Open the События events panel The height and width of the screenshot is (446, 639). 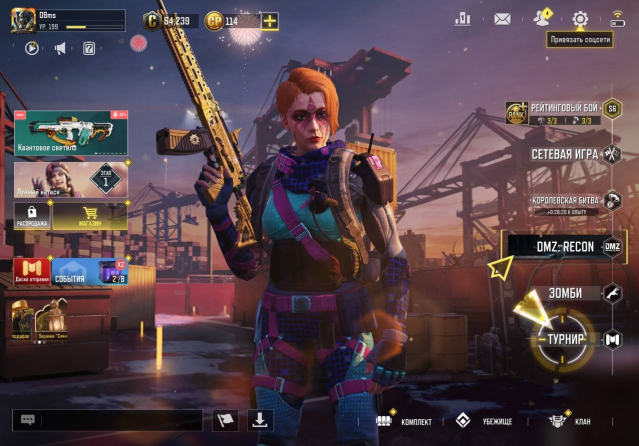click(71, 272)
